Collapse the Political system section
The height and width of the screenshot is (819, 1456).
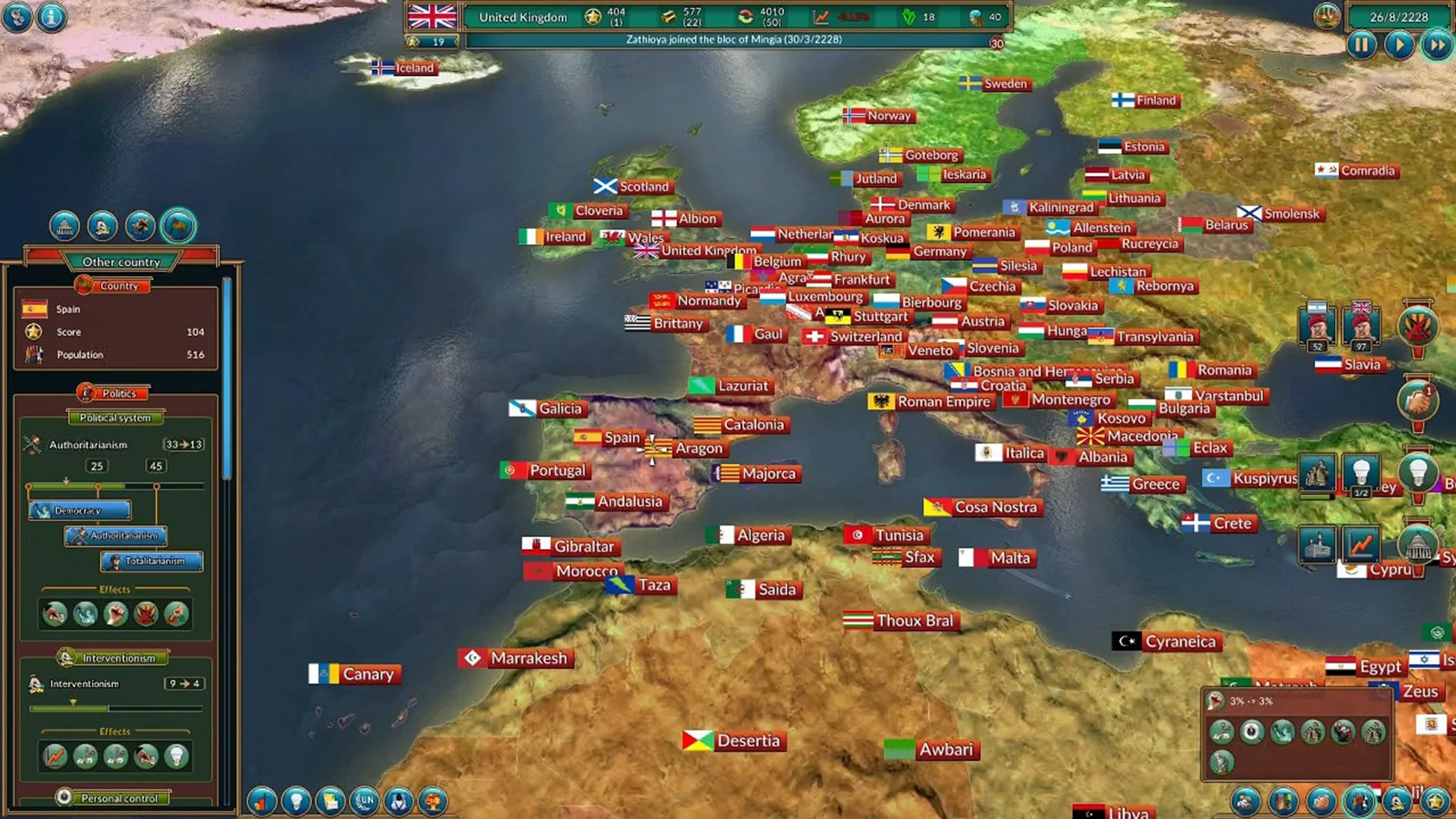pyautogui.click(x=115, y=418)
